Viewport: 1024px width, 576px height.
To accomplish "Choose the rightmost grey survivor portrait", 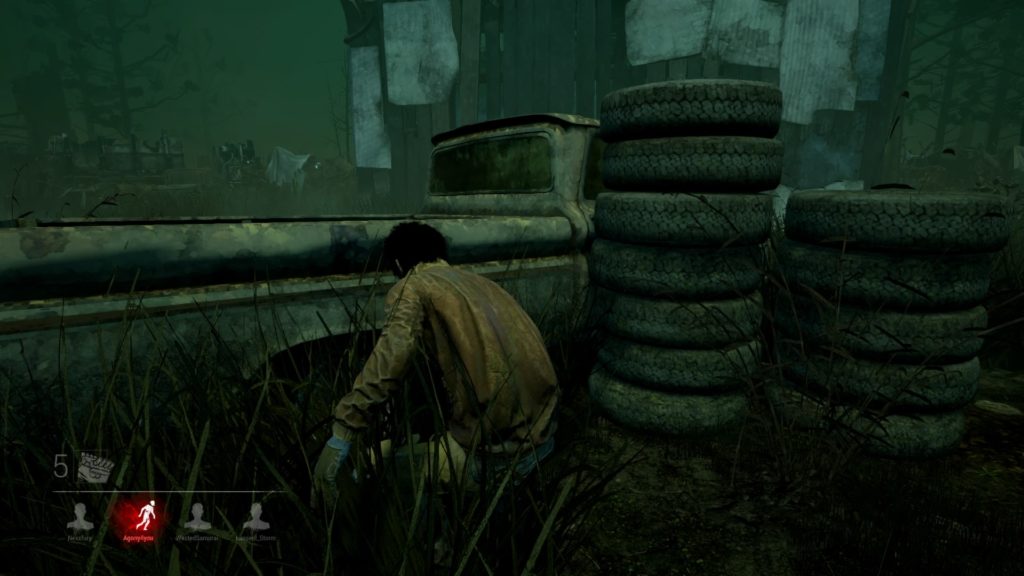I will coord(257,516).
